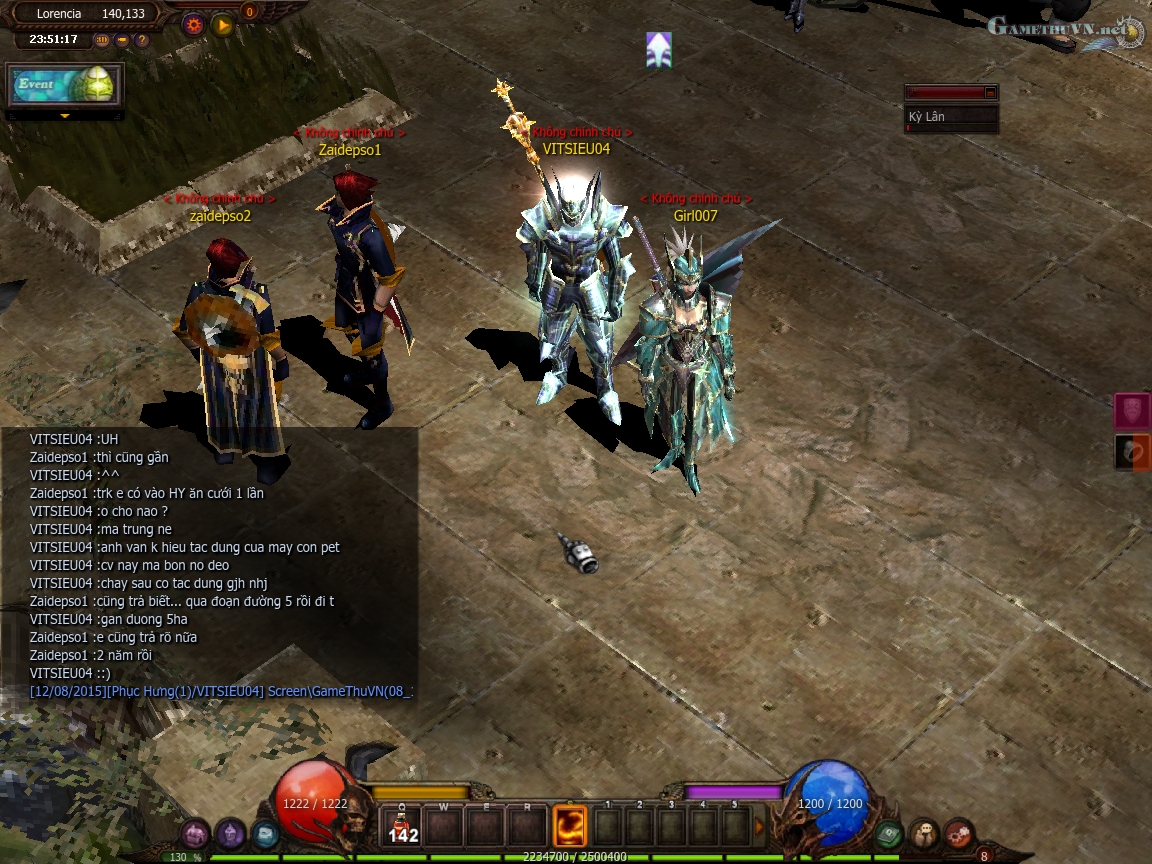Activate the flame swirl skill icon

click(570, 827)
